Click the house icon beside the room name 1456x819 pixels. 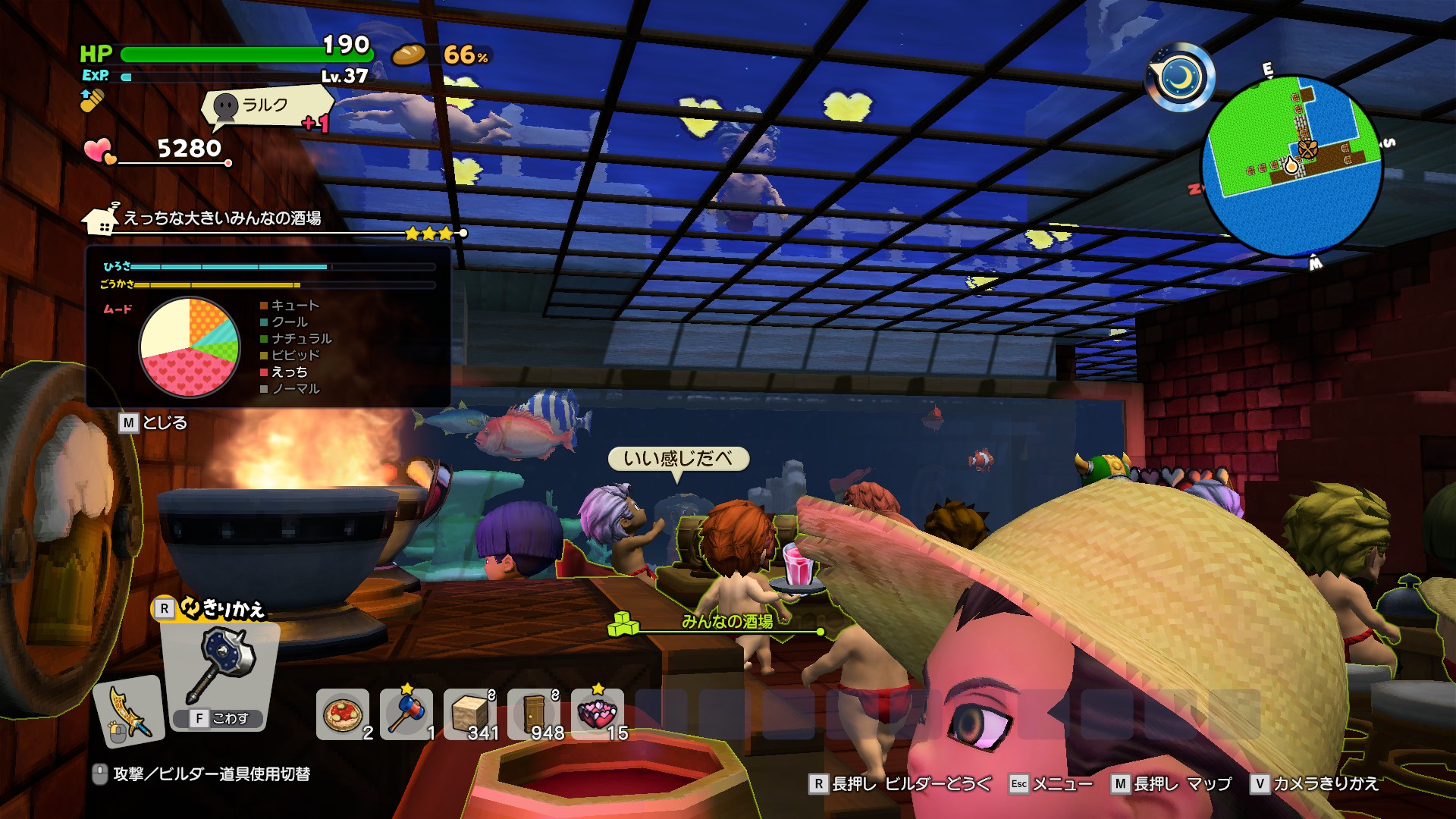(101, 219)
